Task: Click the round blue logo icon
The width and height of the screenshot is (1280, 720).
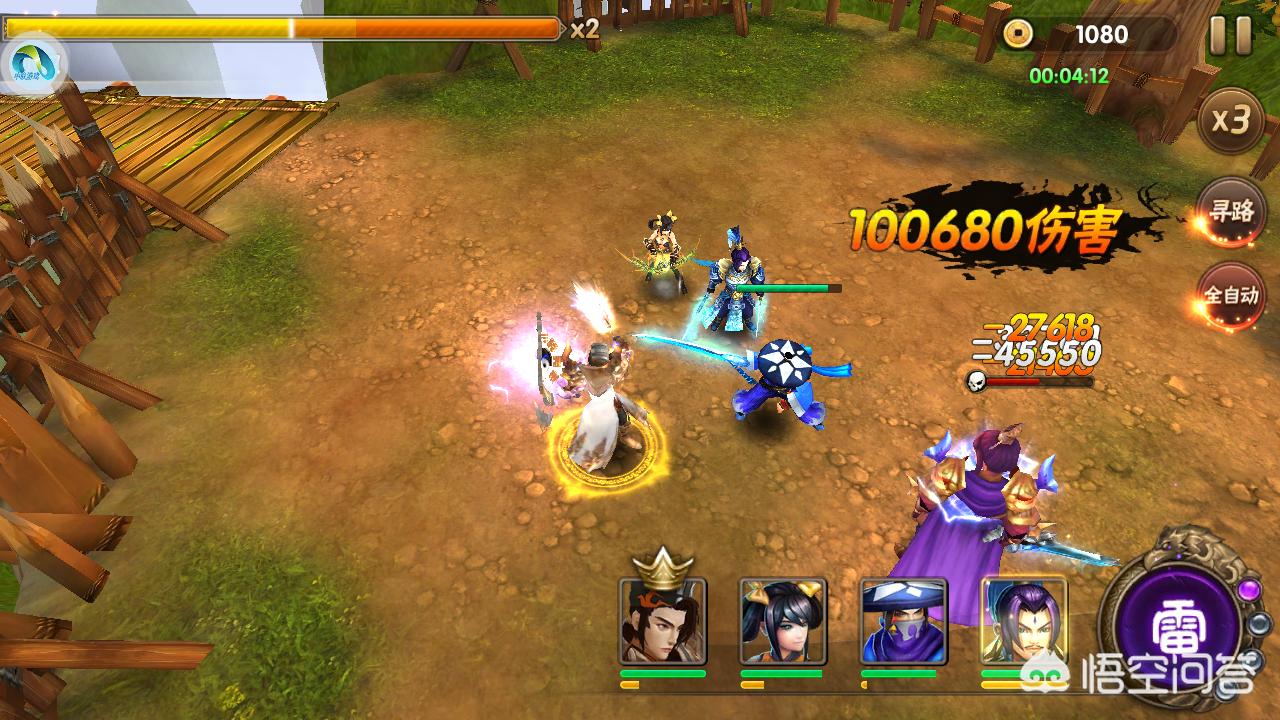Action: 33,63
